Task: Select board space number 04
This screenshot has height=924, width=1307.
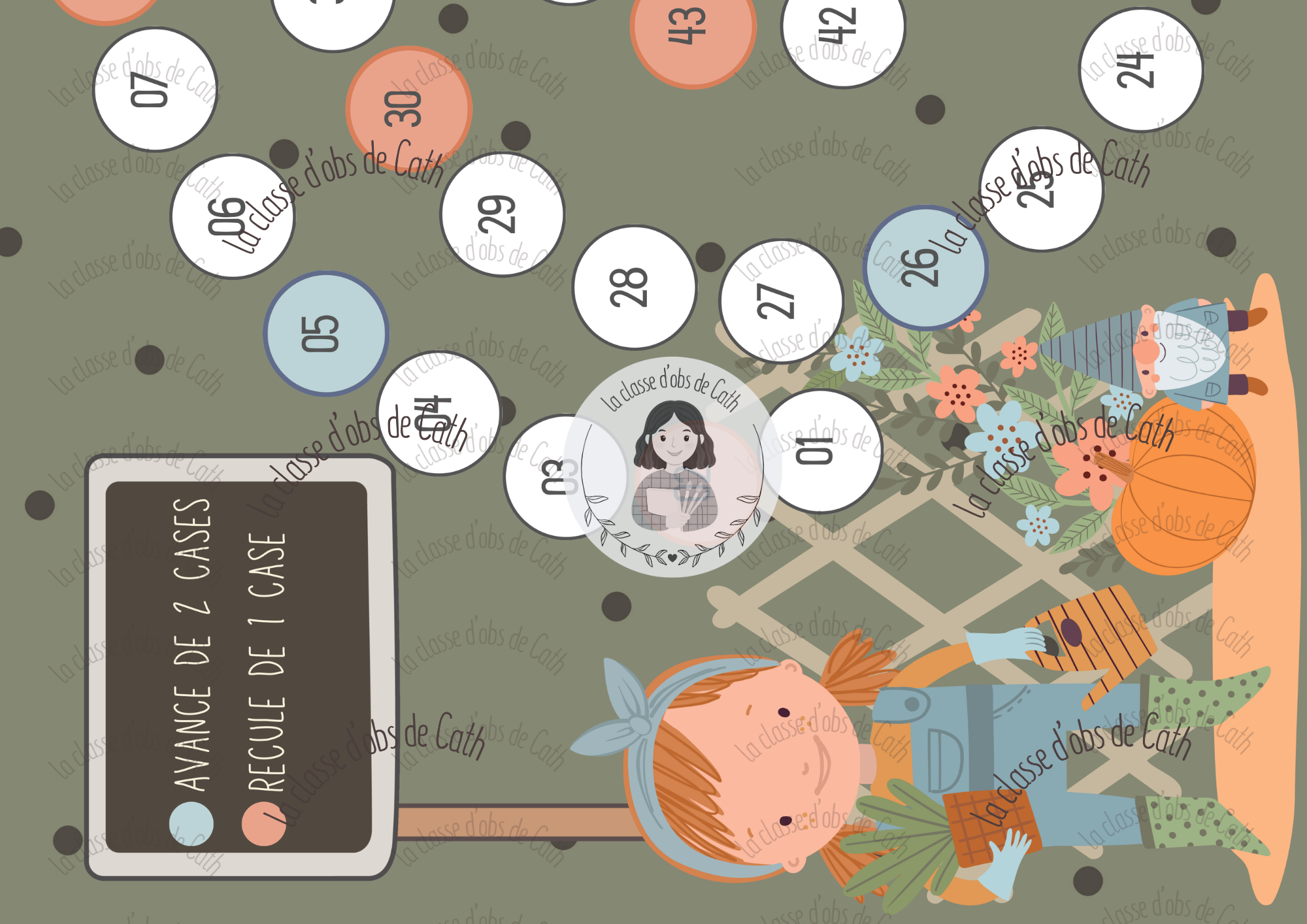Action: coord(438,413)
